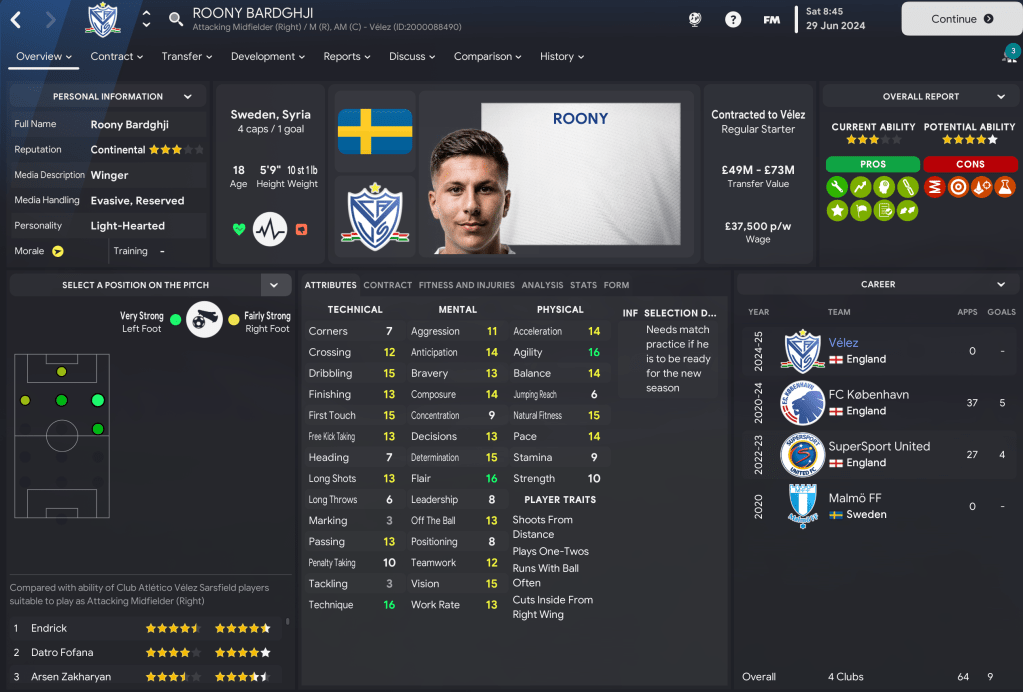Show the Stats tab
The image size is (1023, 692).
(x=583, y=285)
